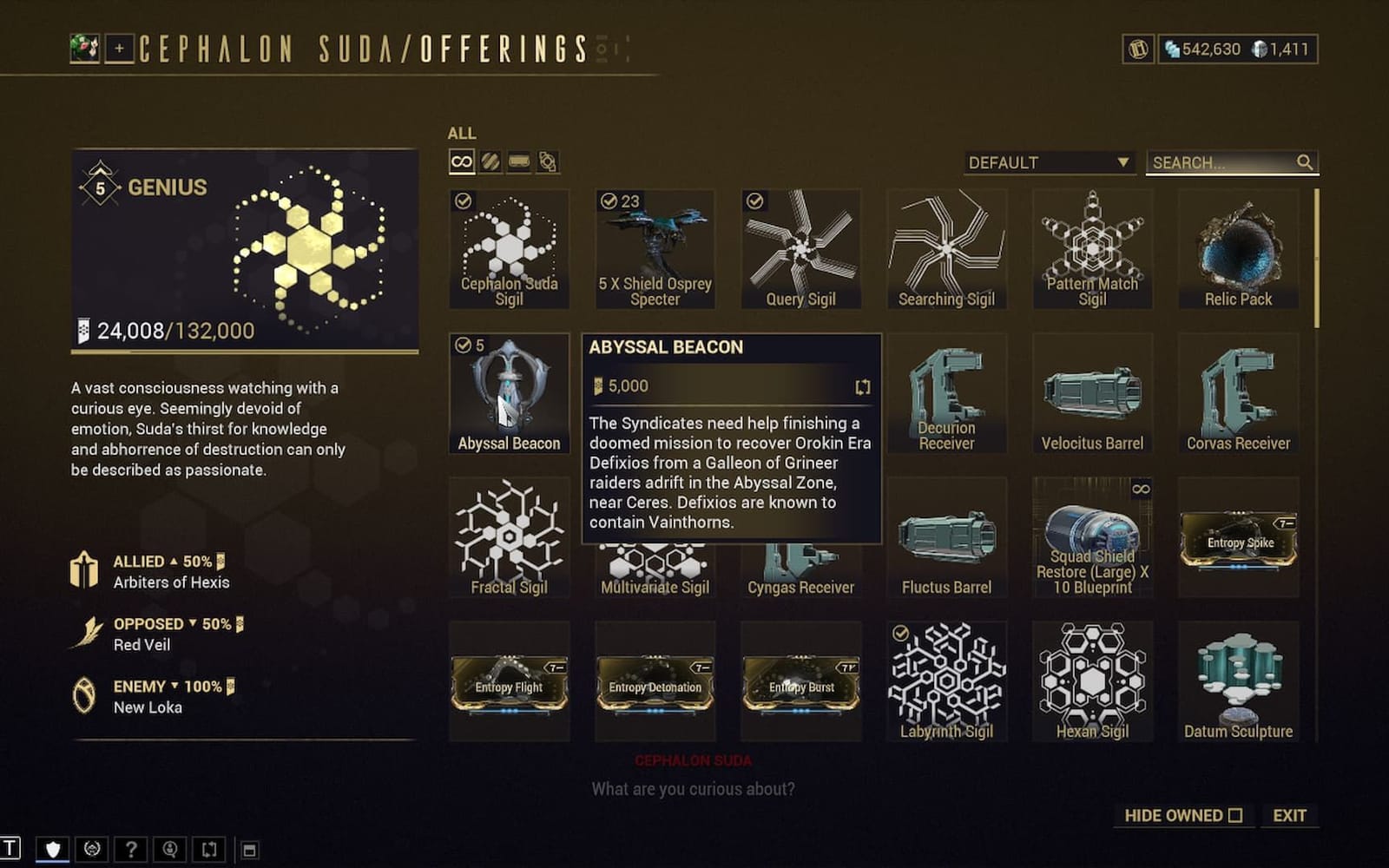
Task: Select the infinity filter tab above offerings
Action: (x=461, y=161)
